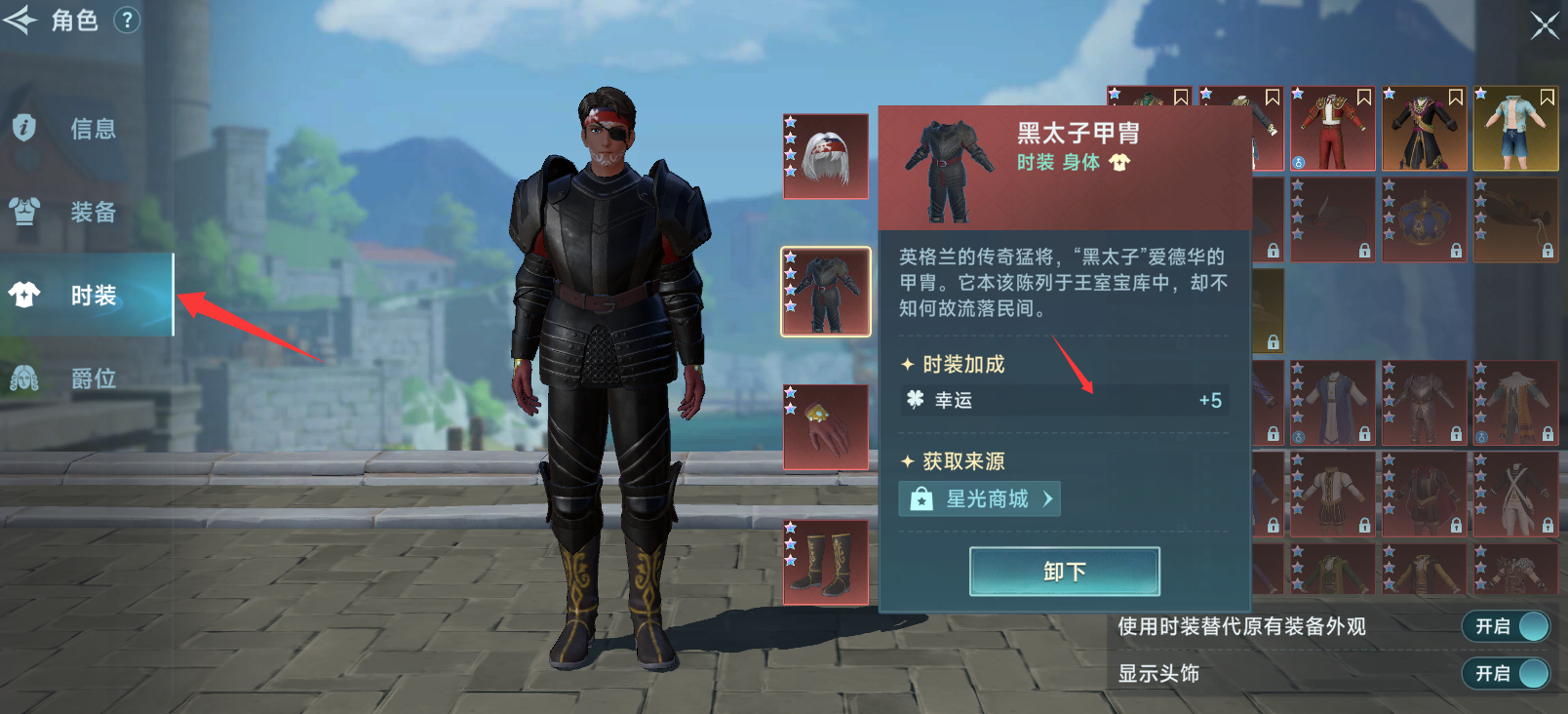Open the 装备 equipment tab icon
Viewport: 1568px width, 714px height.
click(x=24, y=213)
